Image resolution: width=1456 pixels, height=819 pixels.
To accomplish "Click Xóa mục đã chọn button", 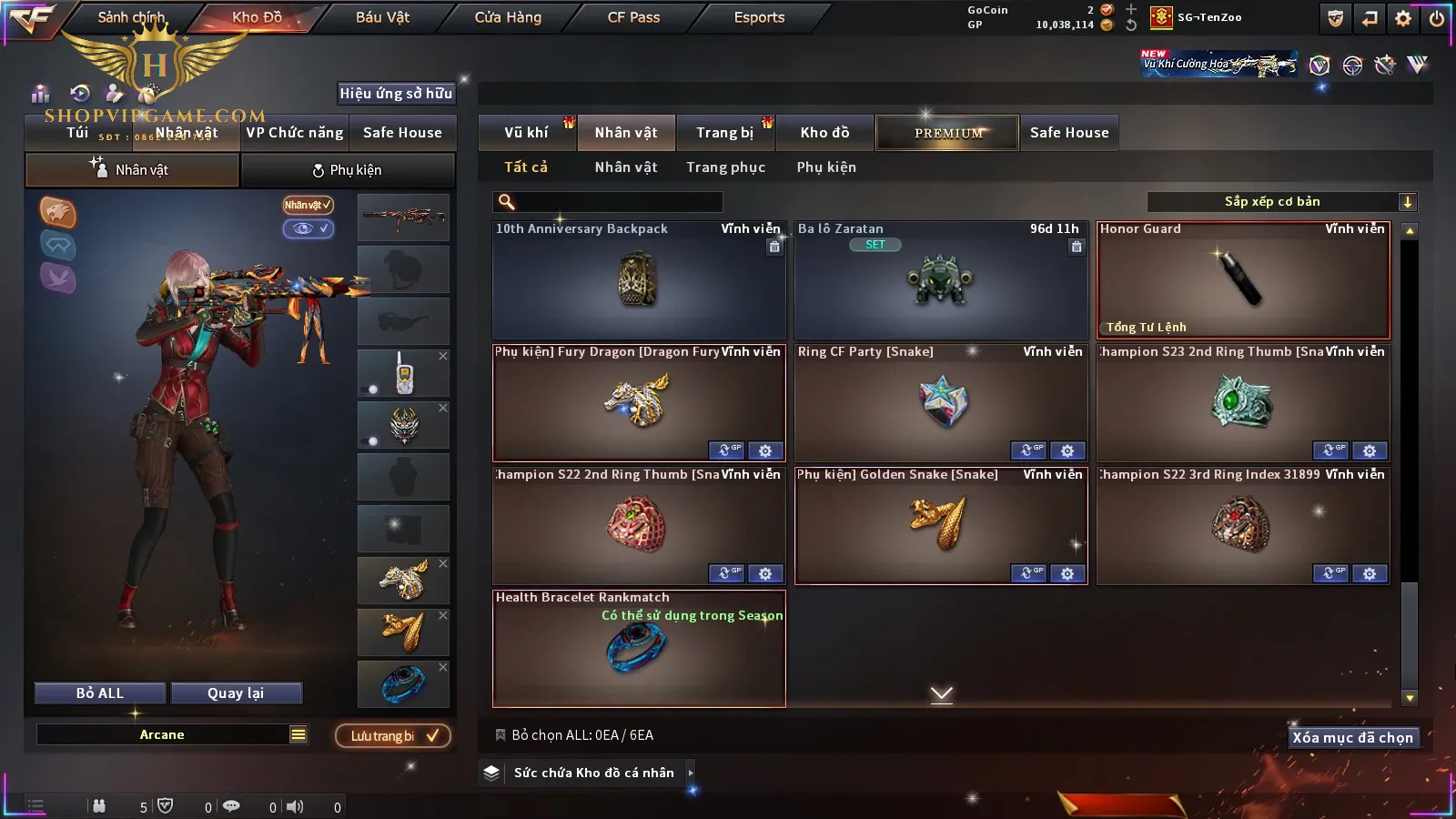I will pos(1352,738).
